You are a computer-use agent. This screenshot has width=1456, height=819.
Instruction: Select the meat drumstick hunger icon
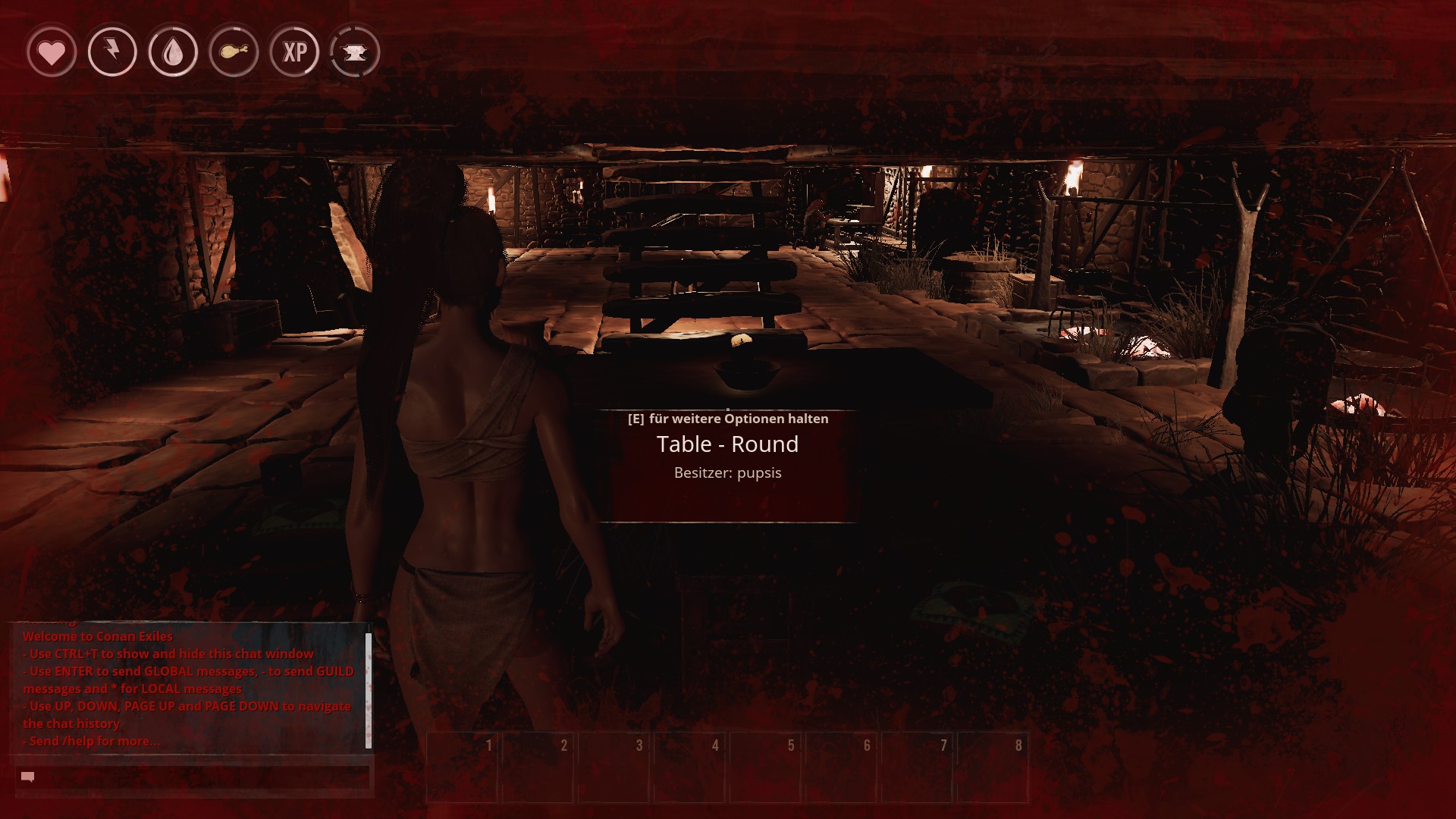coord(234,52)
